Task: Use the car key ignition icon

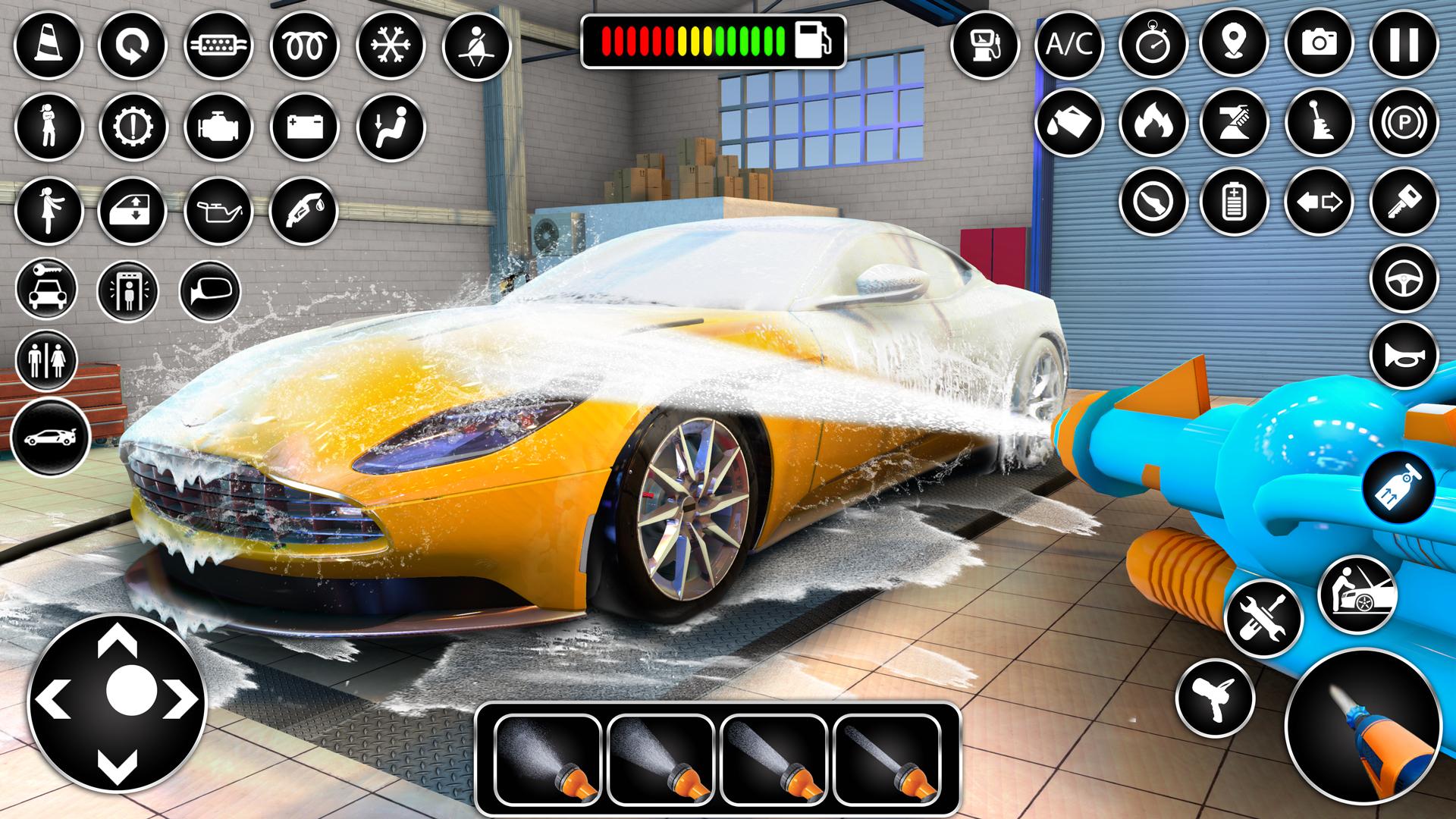Action: tap(1404, 202)
